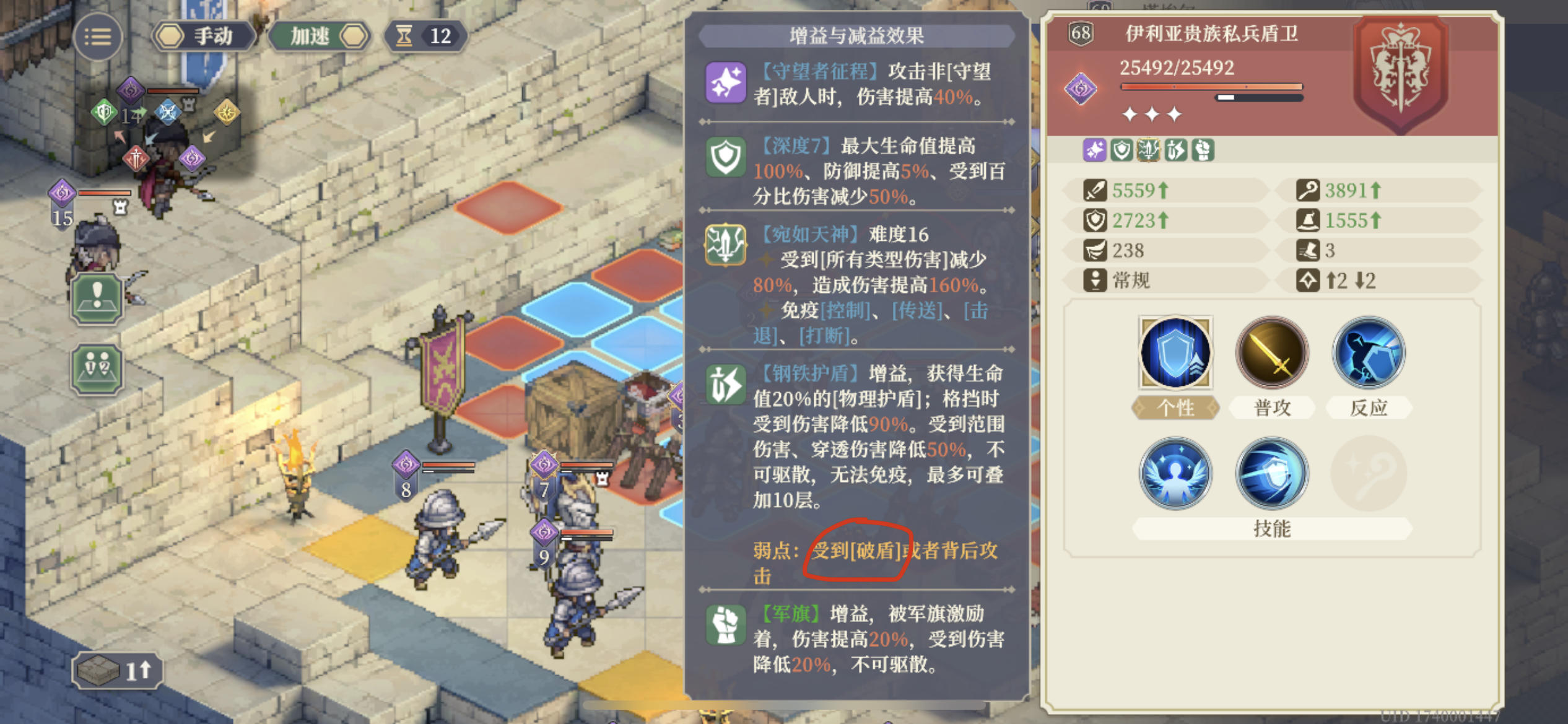Click the attack stat sword icon showing 5559
The image size is (1568, 724).
(x=1096, y=190)
